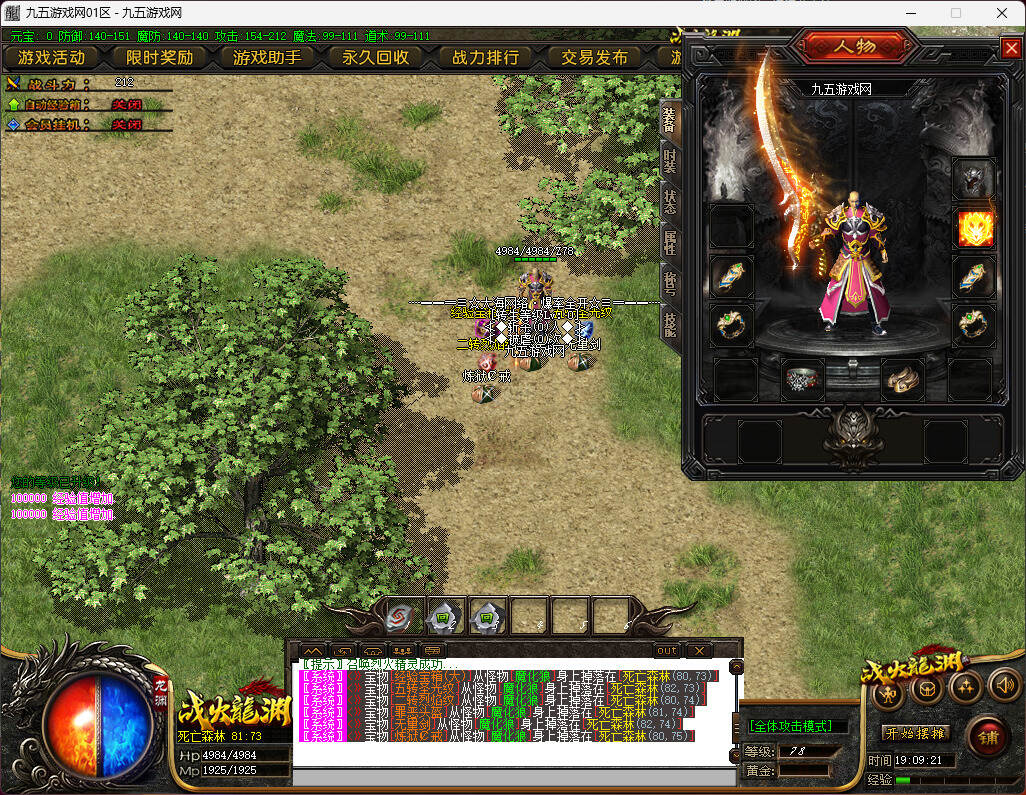Maximize the game window
The image size is (1026, 795).
click(955, 13)
